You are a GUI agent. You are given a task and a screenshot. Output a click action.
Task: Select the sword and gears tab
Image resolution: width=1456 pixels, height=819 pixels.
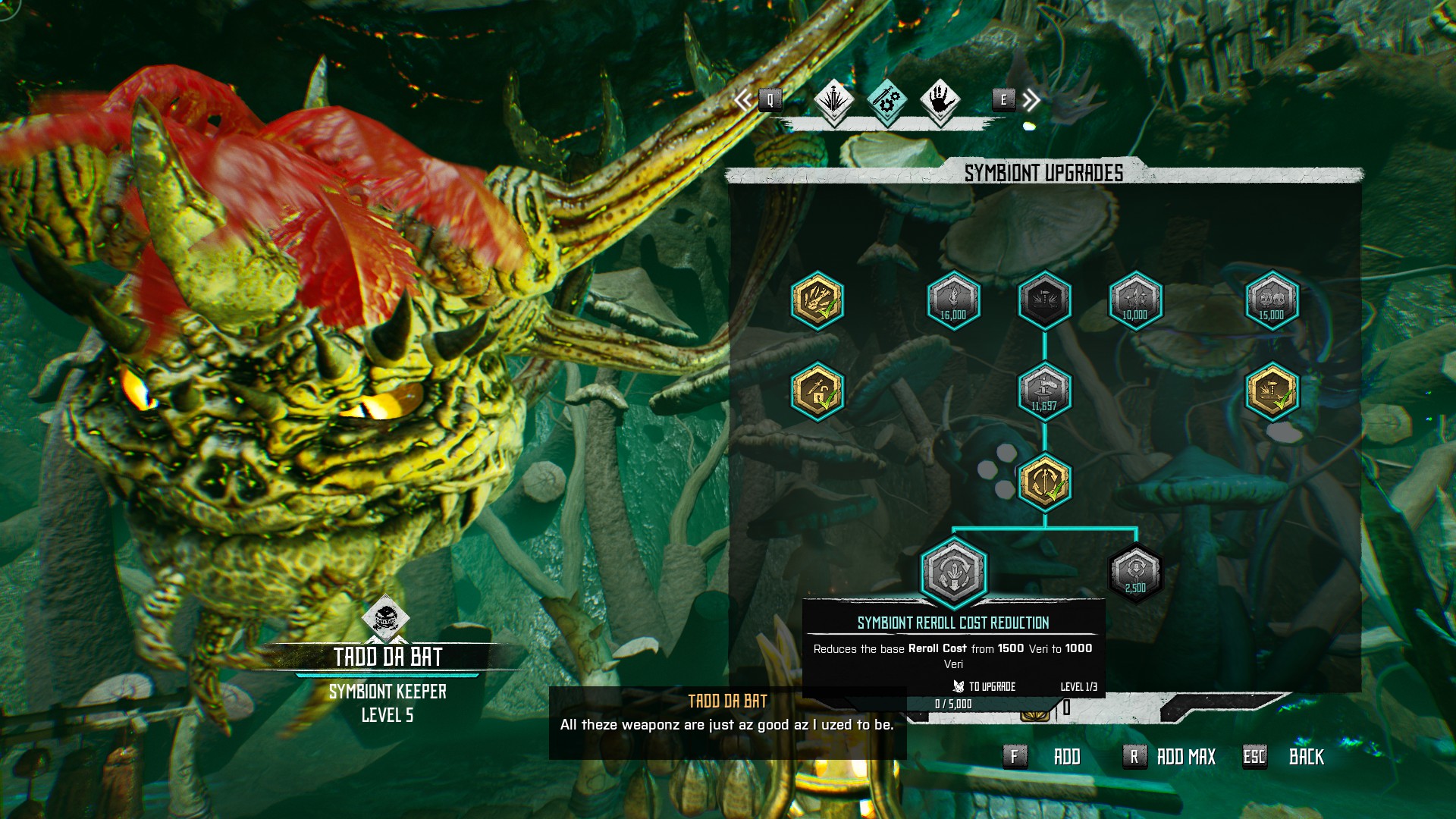coord(886,100)
